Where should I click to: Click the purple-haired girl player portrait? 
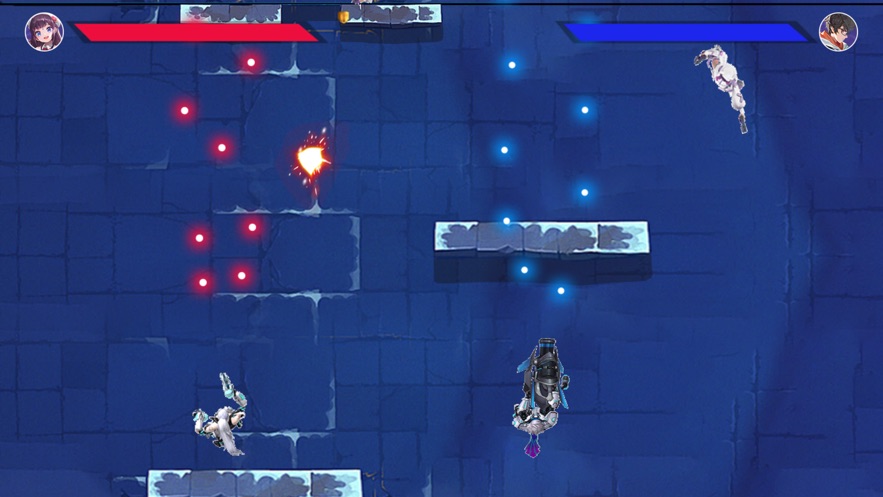tap(44, 32)
